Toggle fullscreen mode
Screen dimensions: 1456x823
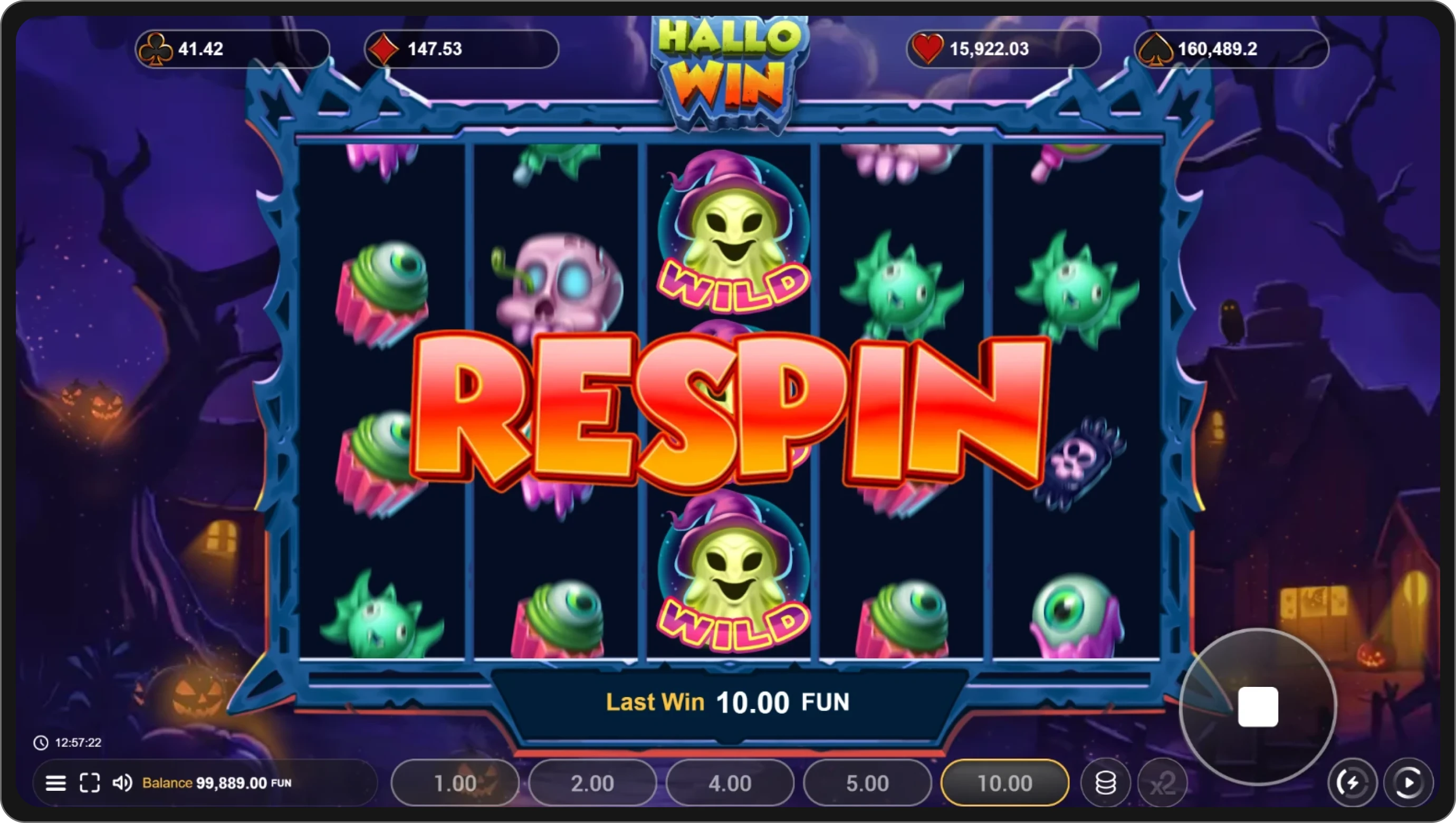89,783
